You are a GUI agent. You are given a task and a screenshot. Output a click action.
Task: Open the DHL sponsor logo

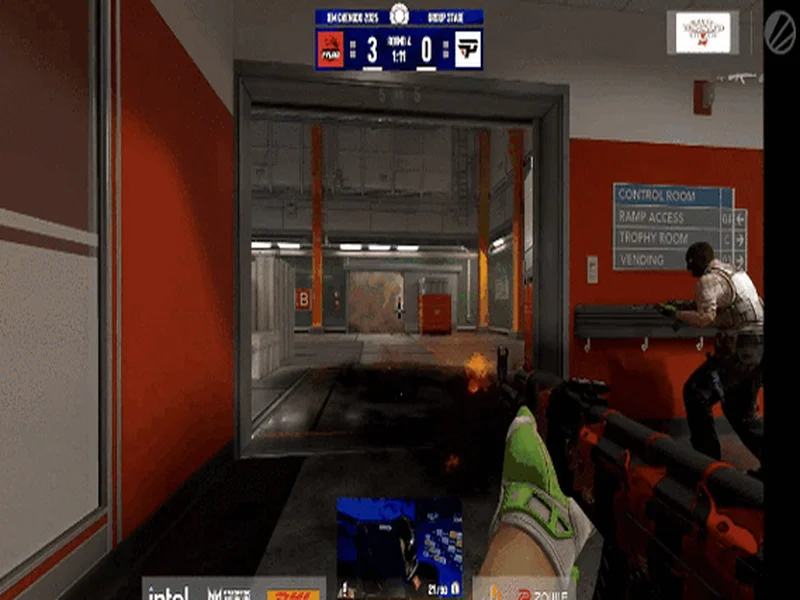[x=292, y=593]
